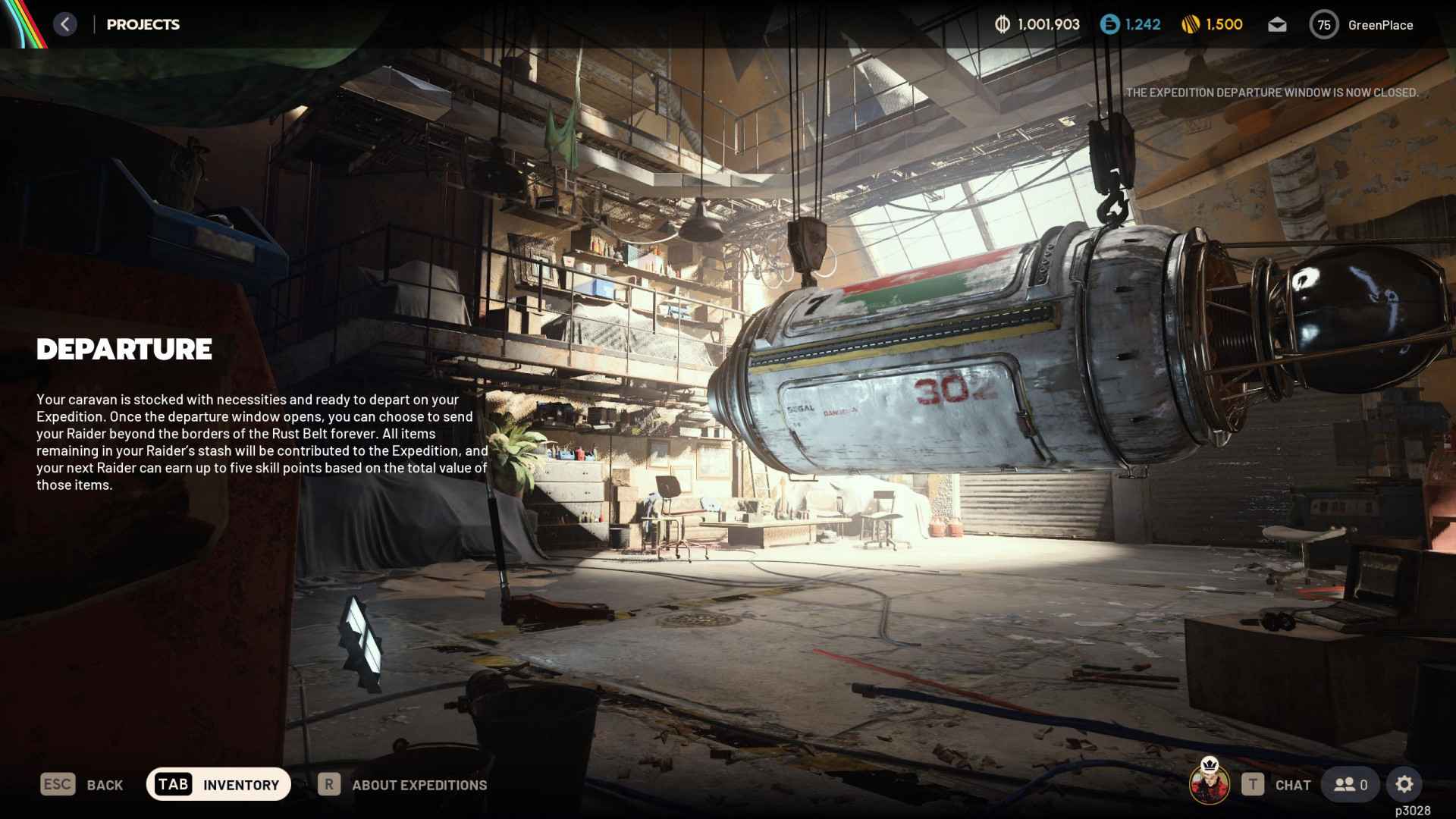Select the PROJECTS header

[x=143, y=24]
